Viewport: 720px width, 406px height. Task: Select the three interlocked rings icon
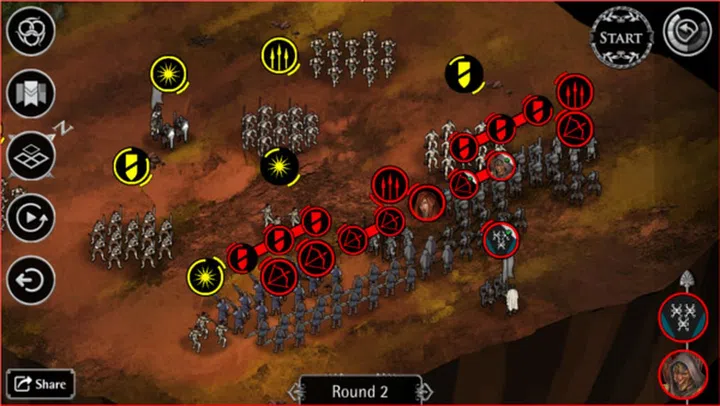30,32
